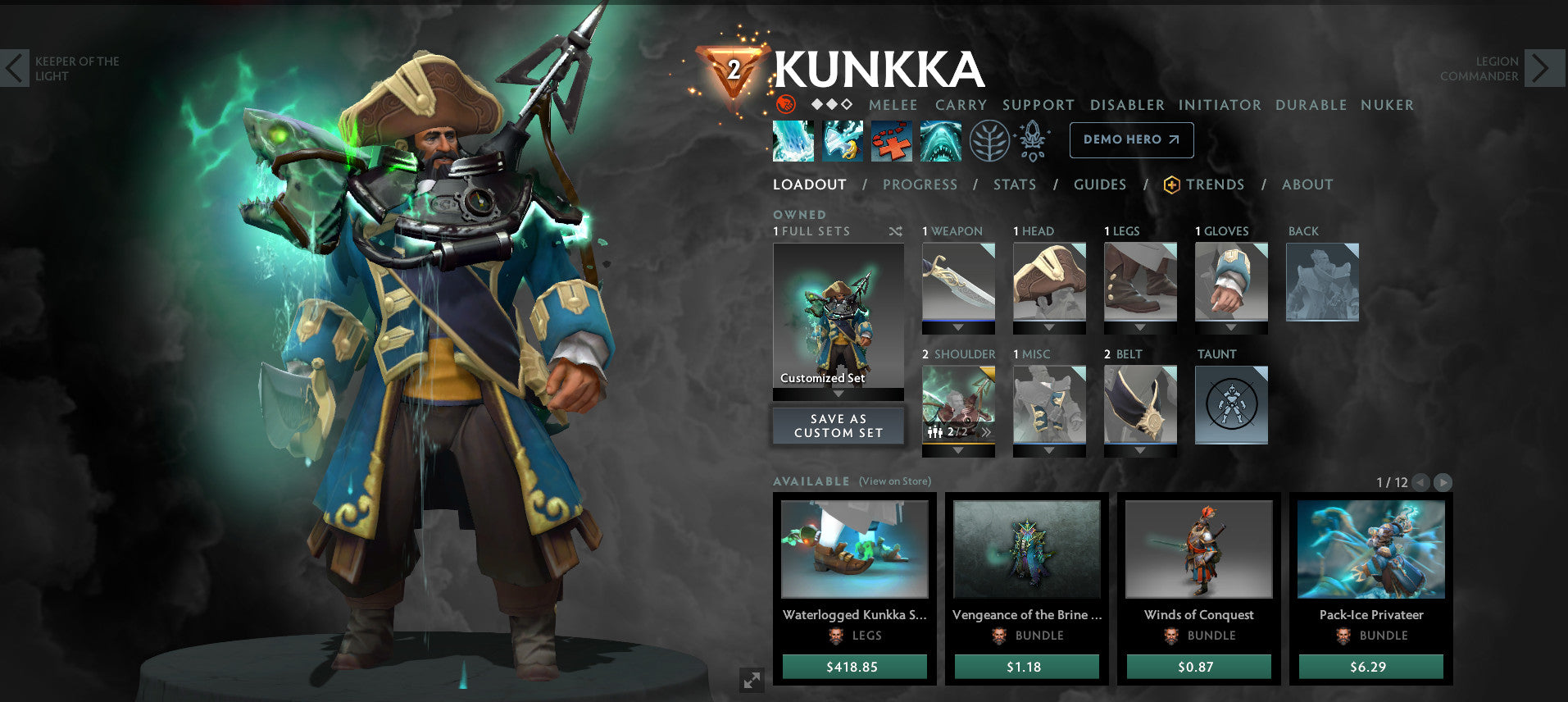Open the X Marks the Spot ability icon

[890, 139]
